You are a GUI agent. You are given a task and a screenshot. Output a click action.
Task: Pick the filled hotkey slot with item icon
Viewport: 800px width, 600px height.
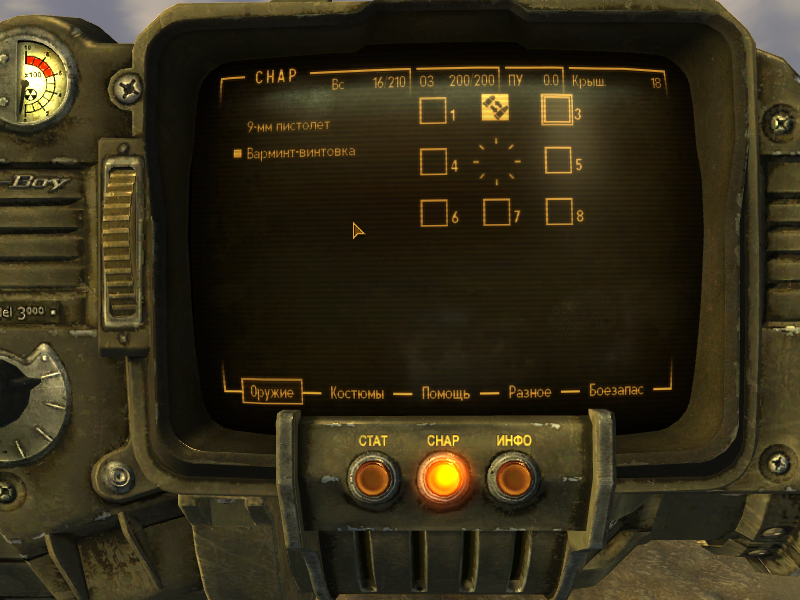[495, 107]
